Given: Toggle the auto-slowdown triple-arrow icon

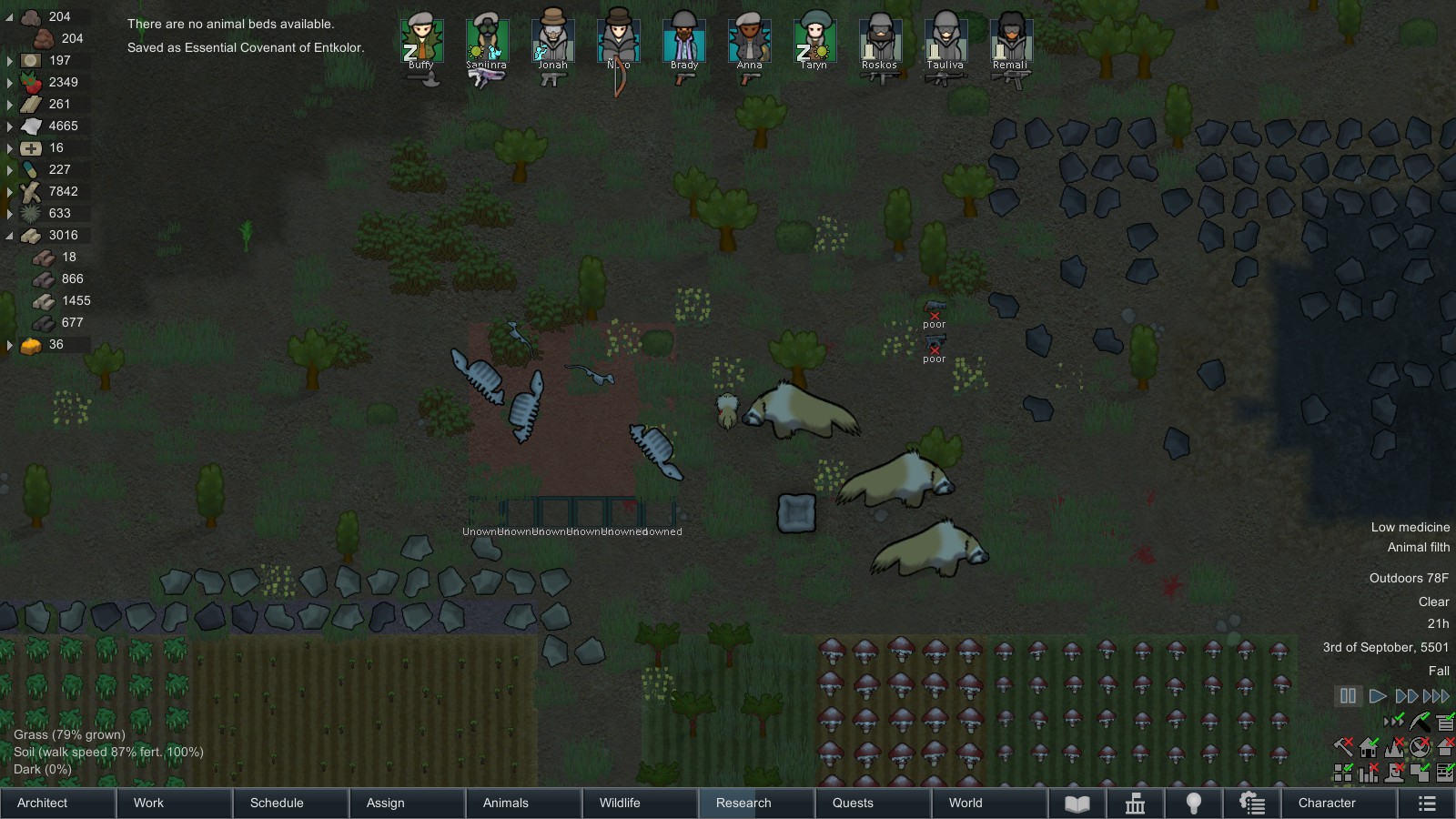Looking at the screenshot, I should click(1393, 722).
